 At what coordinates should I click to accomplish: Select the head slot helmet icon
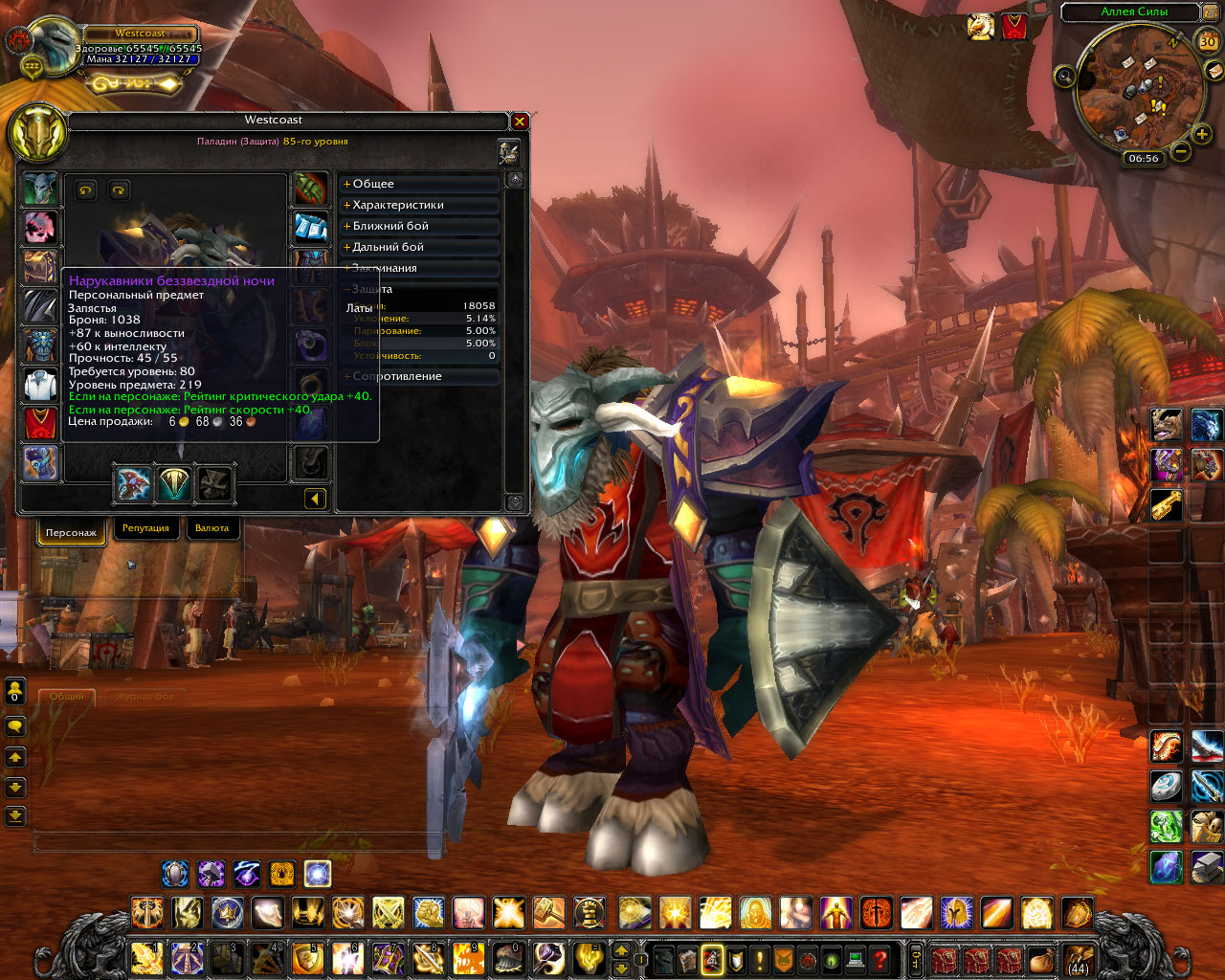point(40,189)
